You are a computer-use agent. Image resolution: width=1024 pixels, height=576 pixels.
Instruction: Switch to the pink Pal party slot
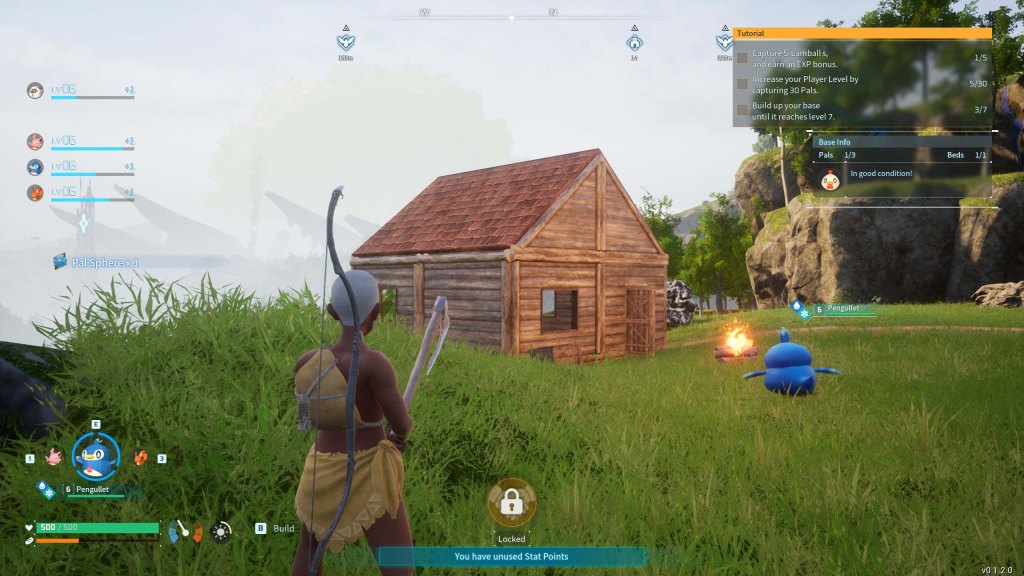tap(53, 458)
